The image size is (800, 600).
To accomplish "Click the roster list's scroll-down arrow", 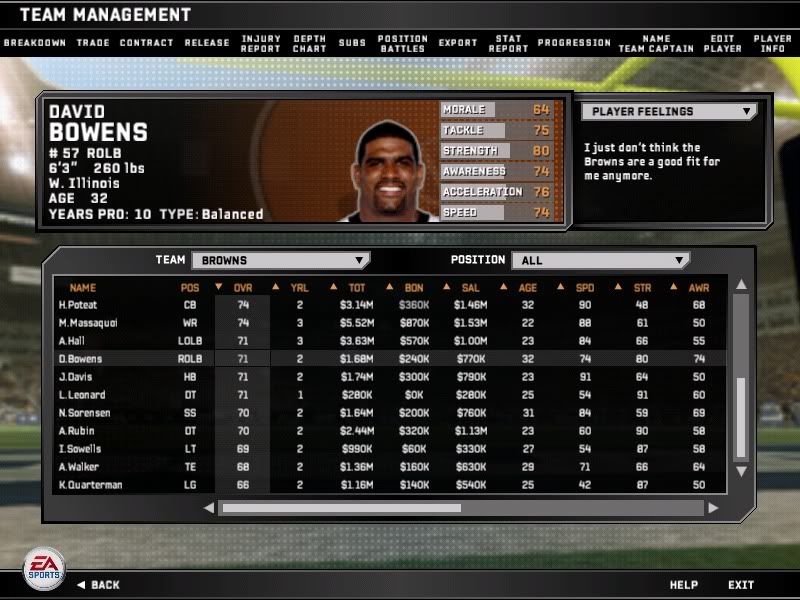I will point(741,471).
